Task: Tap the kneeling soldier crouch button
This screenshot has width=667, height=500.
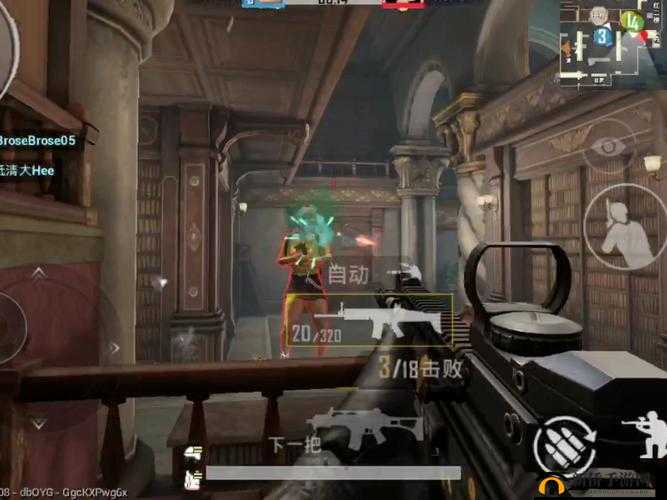Action: pos(643,437)
